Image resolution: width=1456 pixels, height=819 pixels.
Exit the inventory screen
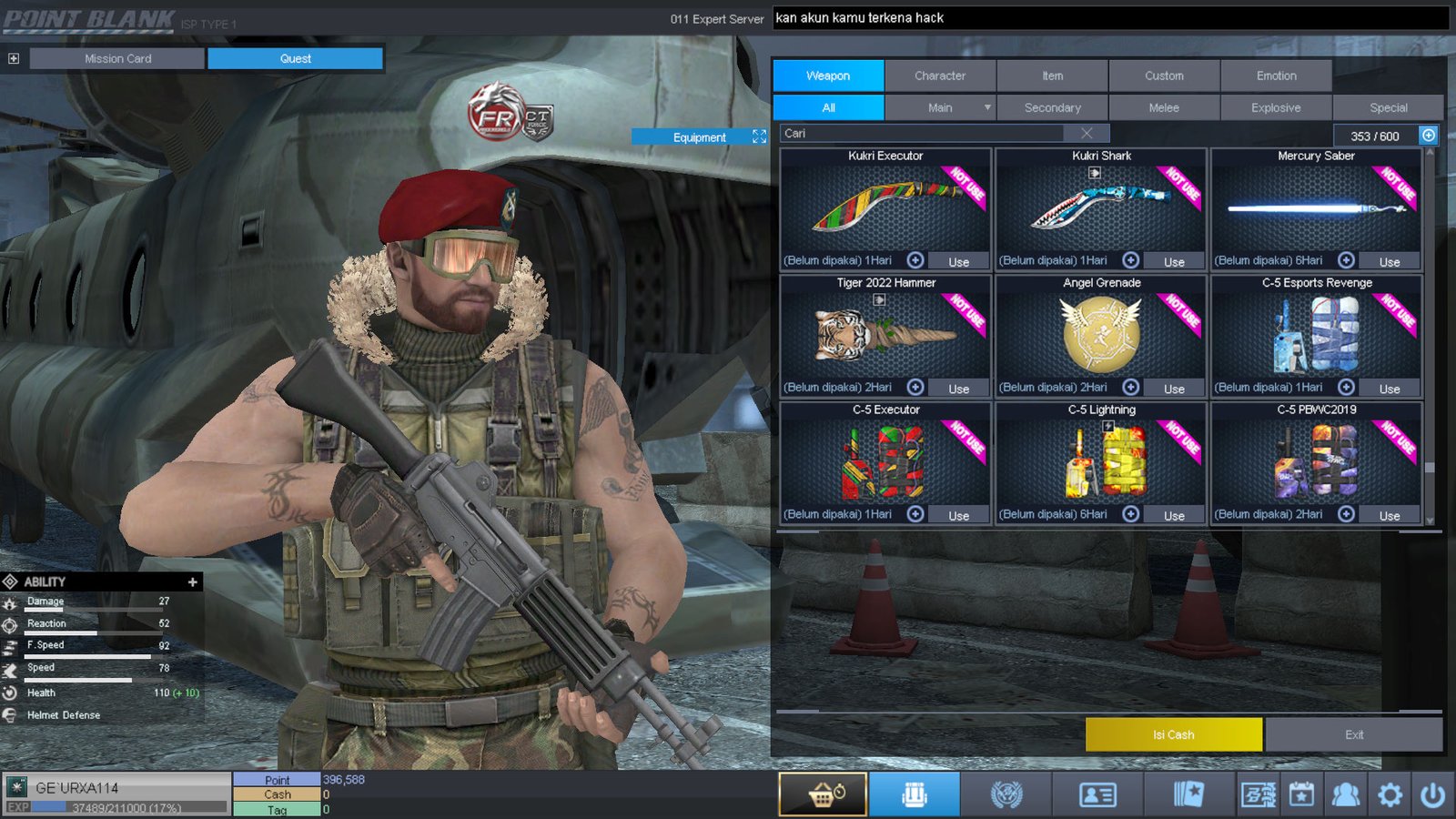pos(1353,734)
